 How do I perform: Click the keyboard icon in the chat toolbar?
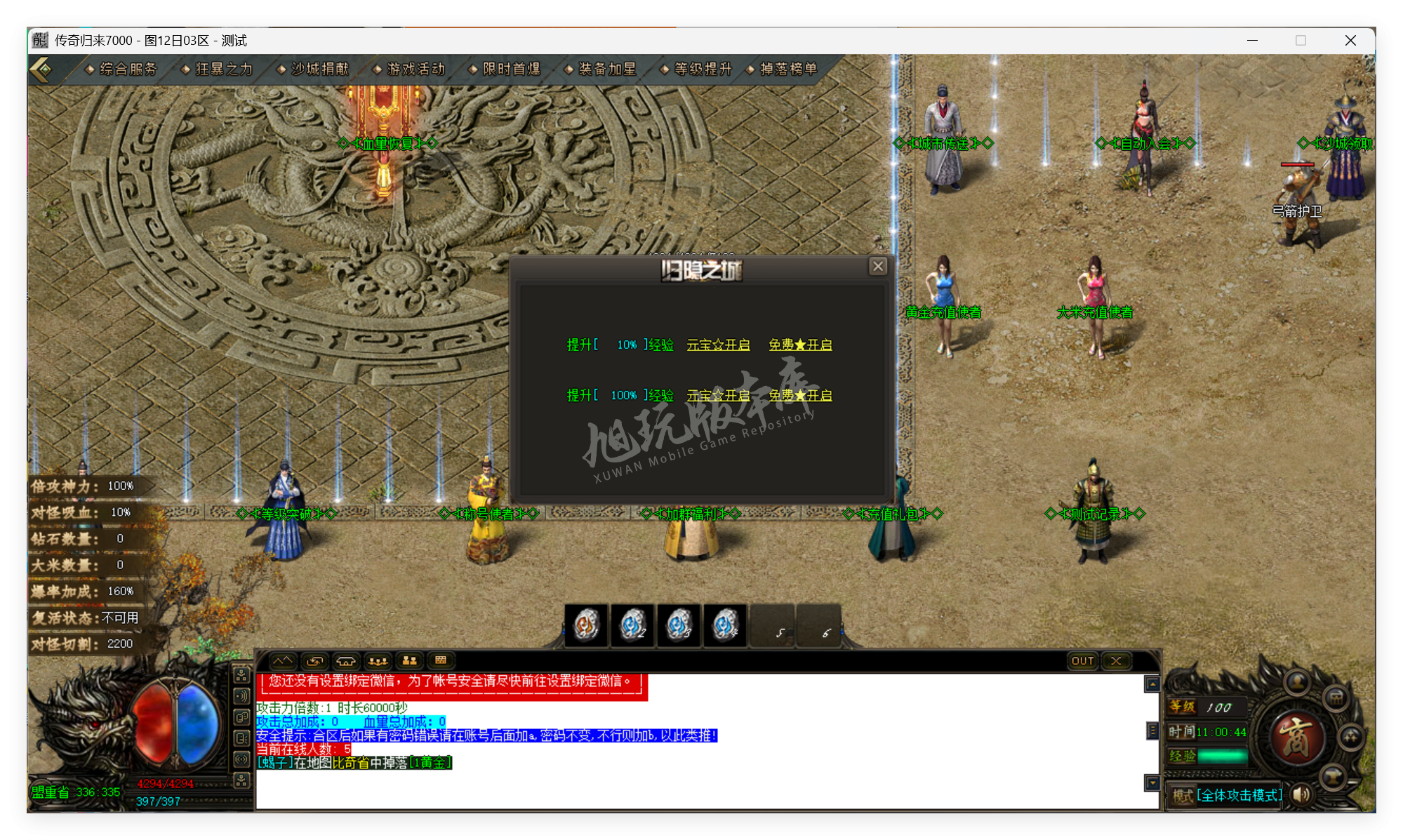(441, 660)
